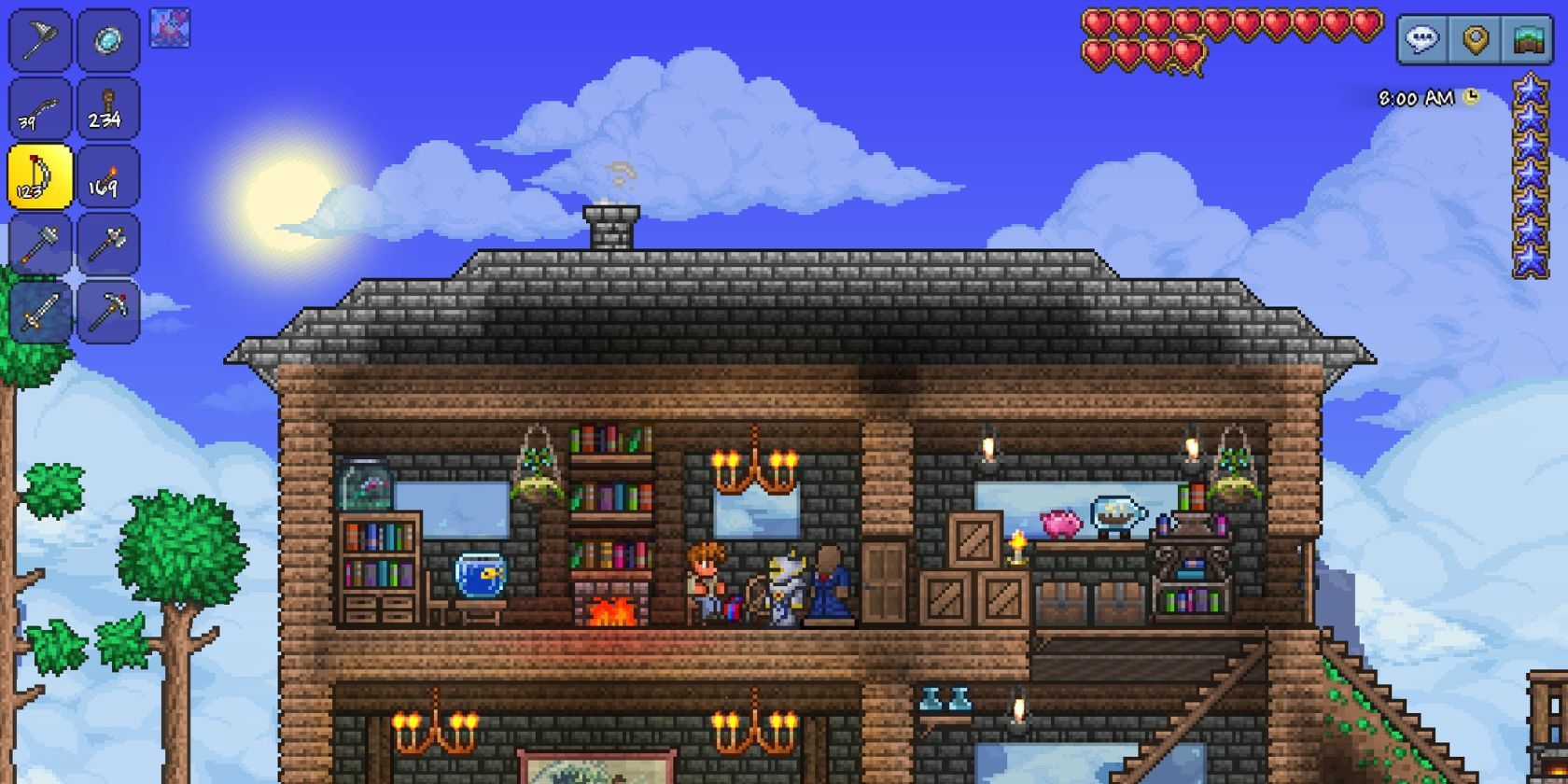Viewport: 1568px width, 784px height.
Task: Select the rope stack of 234
Action: pos(108,109)
